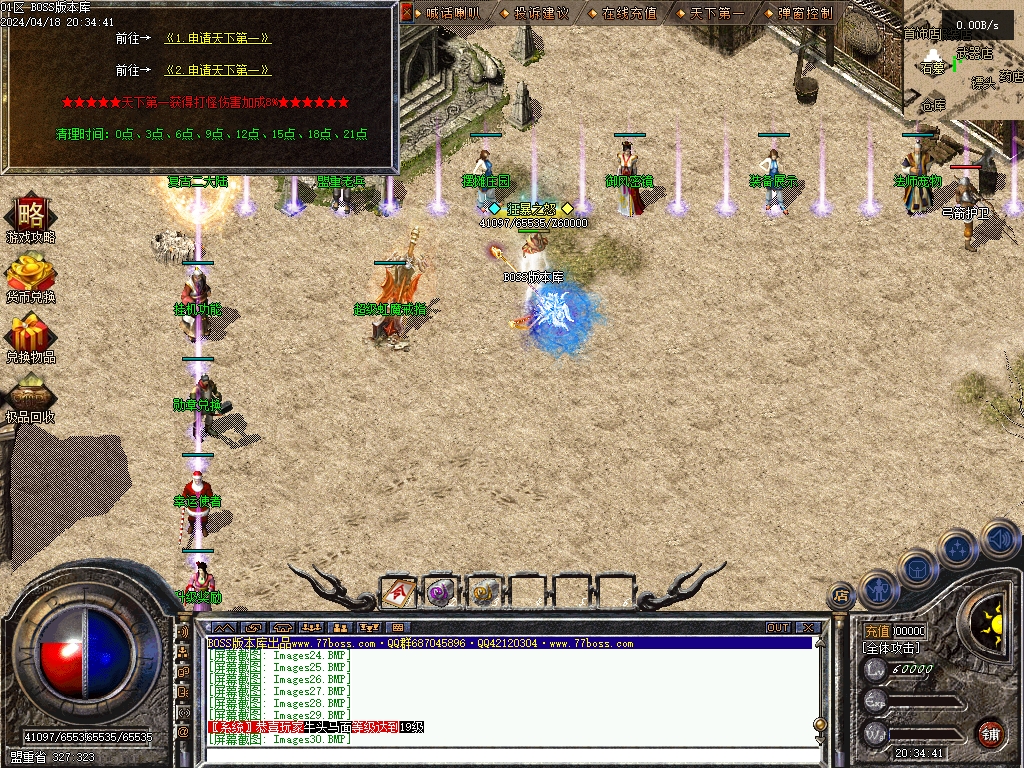
Task: Open the 店 shop round button
Action: (841, 595)
